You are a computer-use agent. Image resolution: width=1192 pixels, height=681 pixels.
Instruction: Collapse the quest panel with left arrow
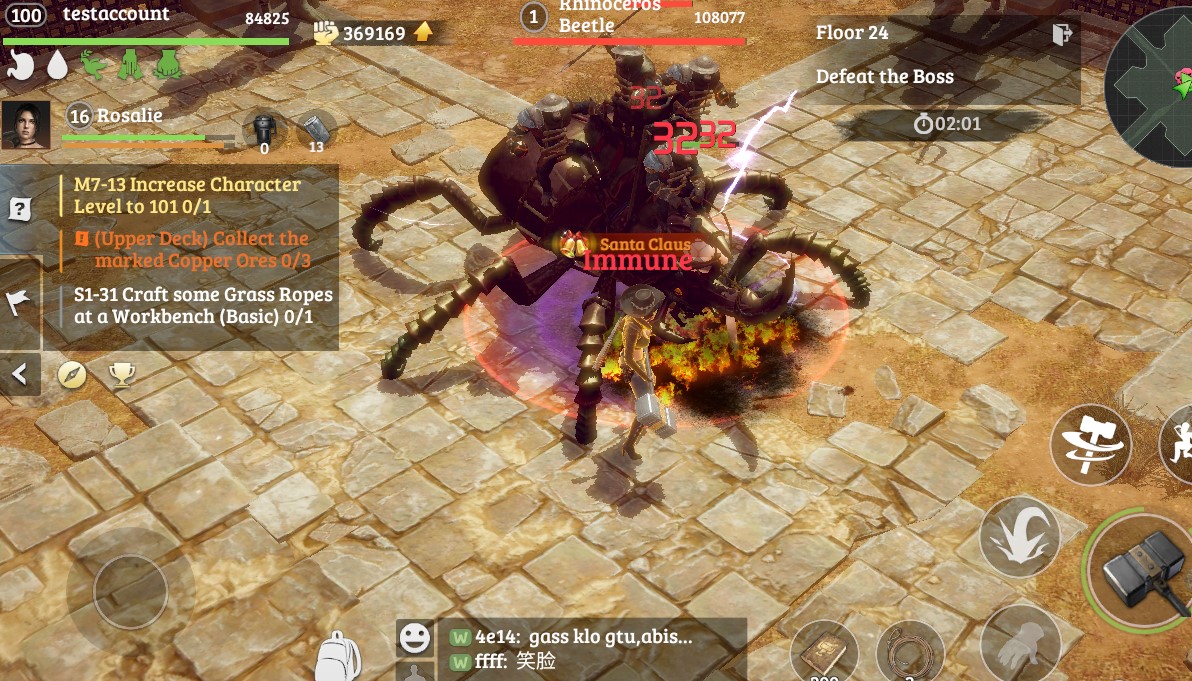[20, 375]
